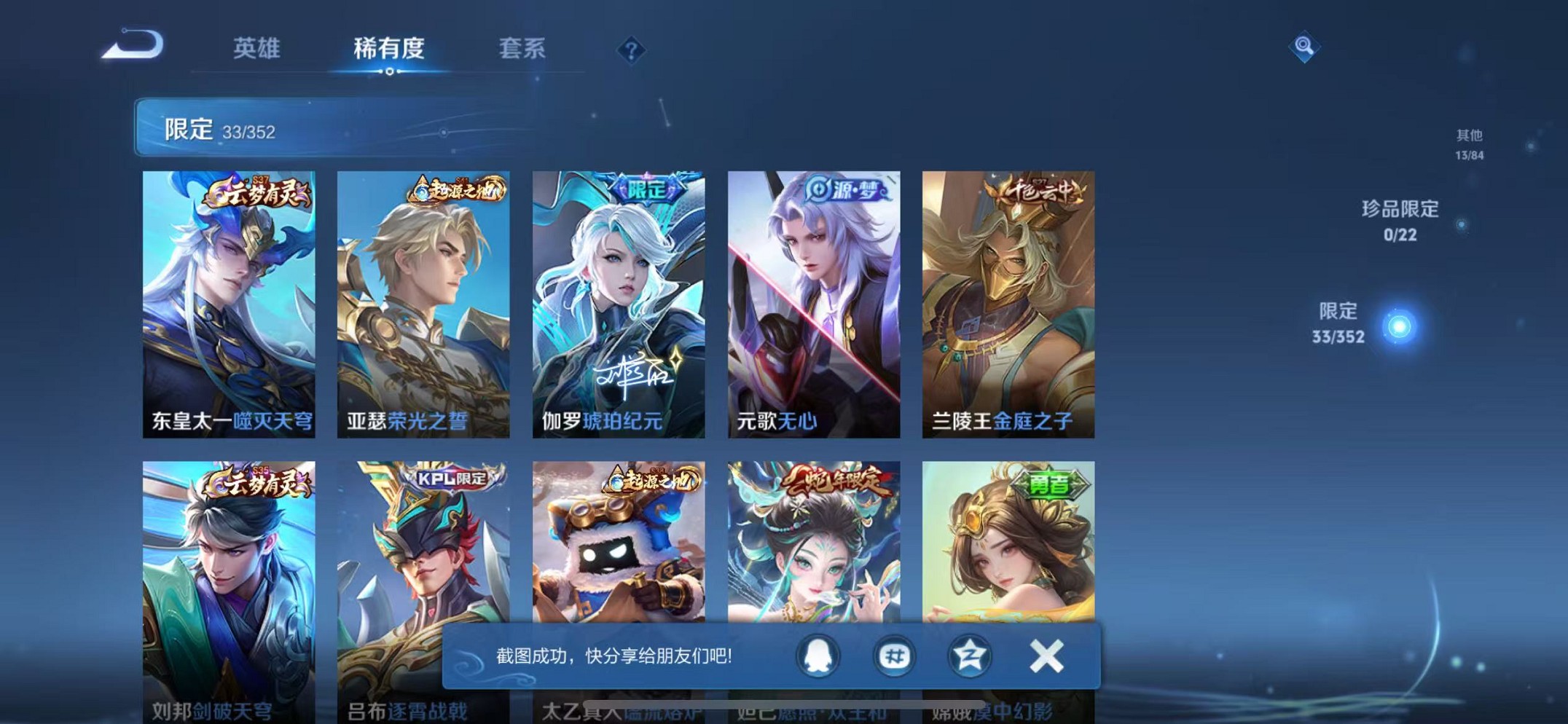This screenshot has height=724, width=1568.
Task: Share via the QZone star icon
Action: tap(969, 655)
